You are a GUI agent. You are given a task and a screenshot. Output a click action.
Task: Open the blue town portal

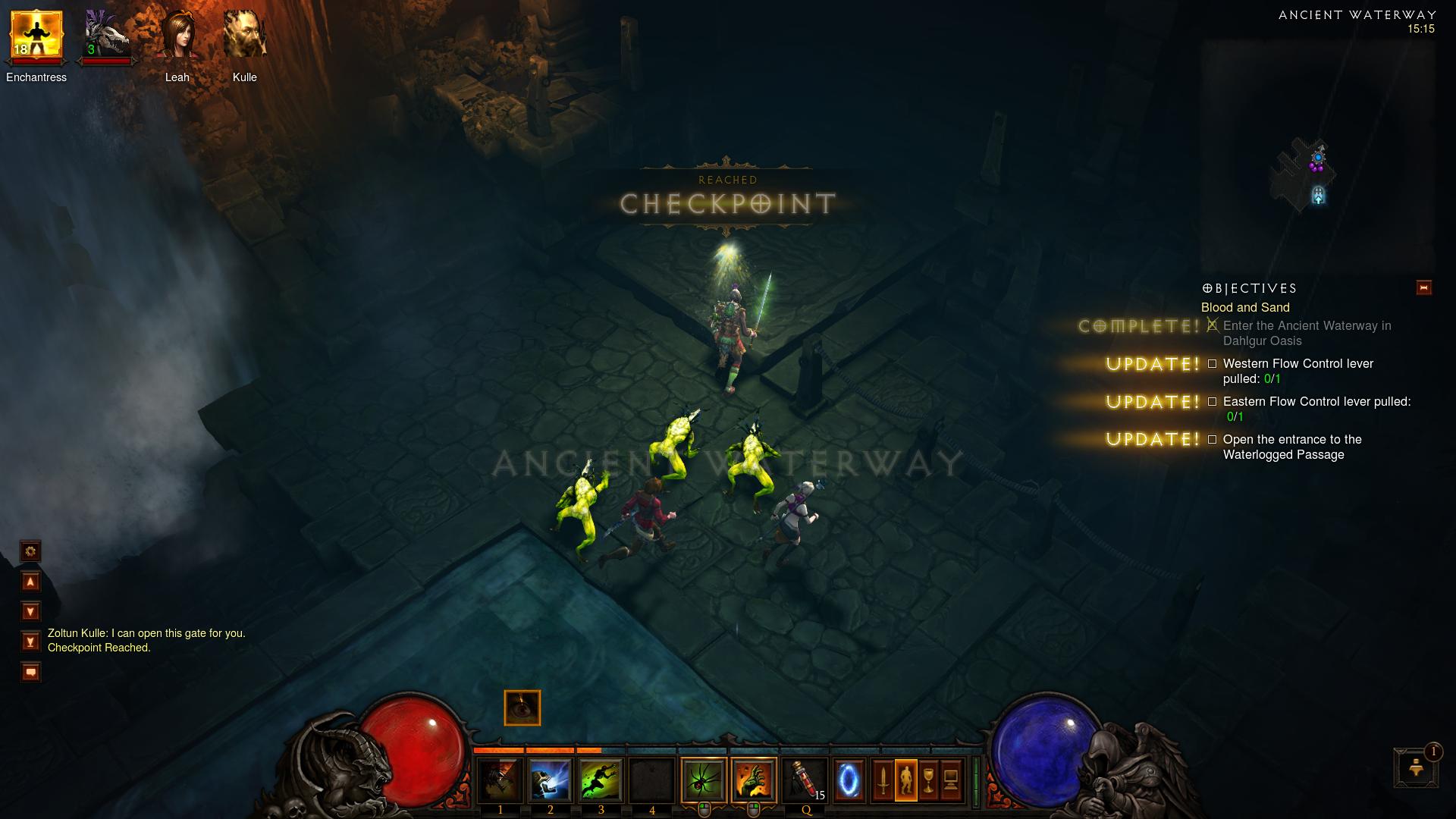[x=849, y=780]
